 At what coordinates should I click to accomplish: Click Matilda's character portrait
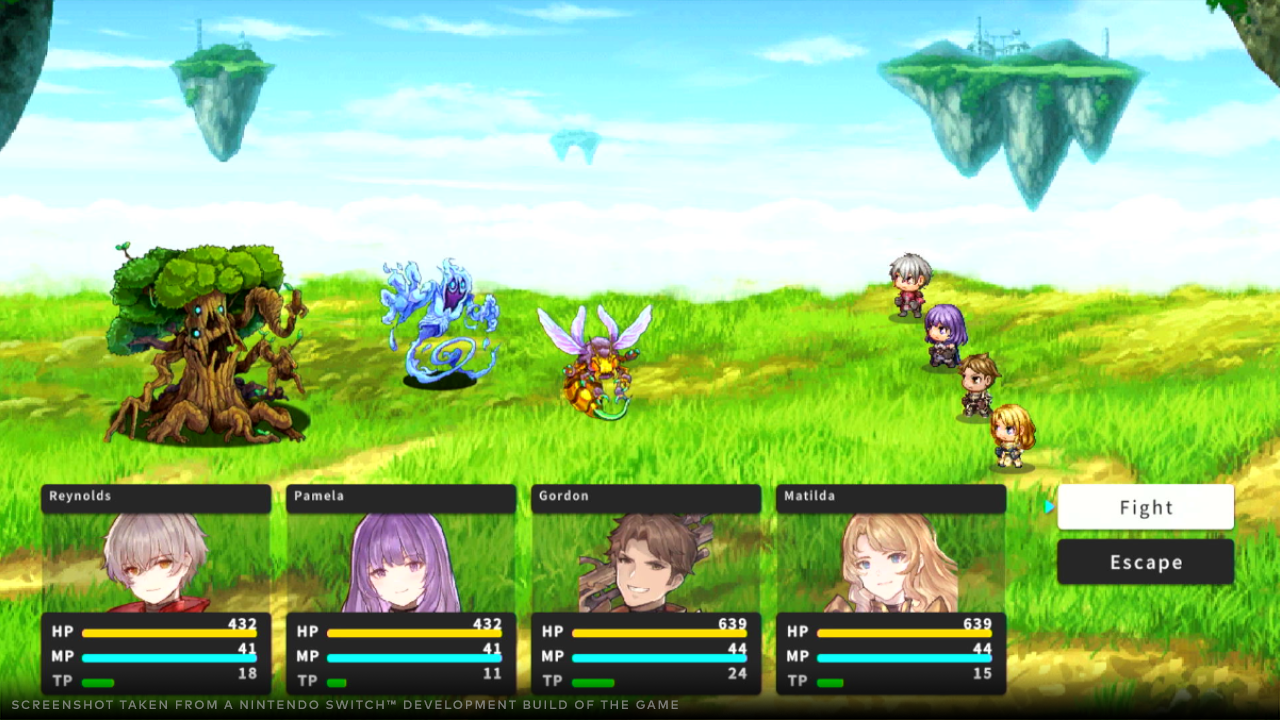point(890,565)
